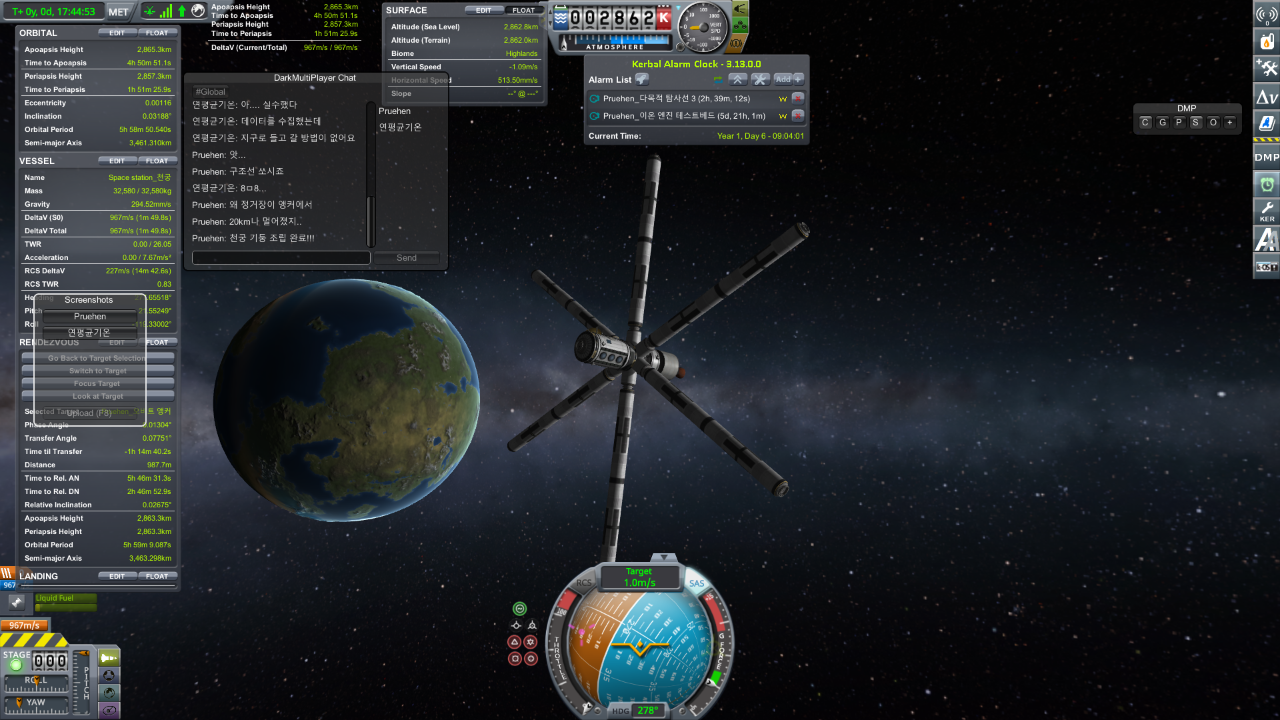Image resolution: width=1280 pixels, height=720 pixels.
Task: Open the delta-v toolbar icon
Action: coord(1266,97)
